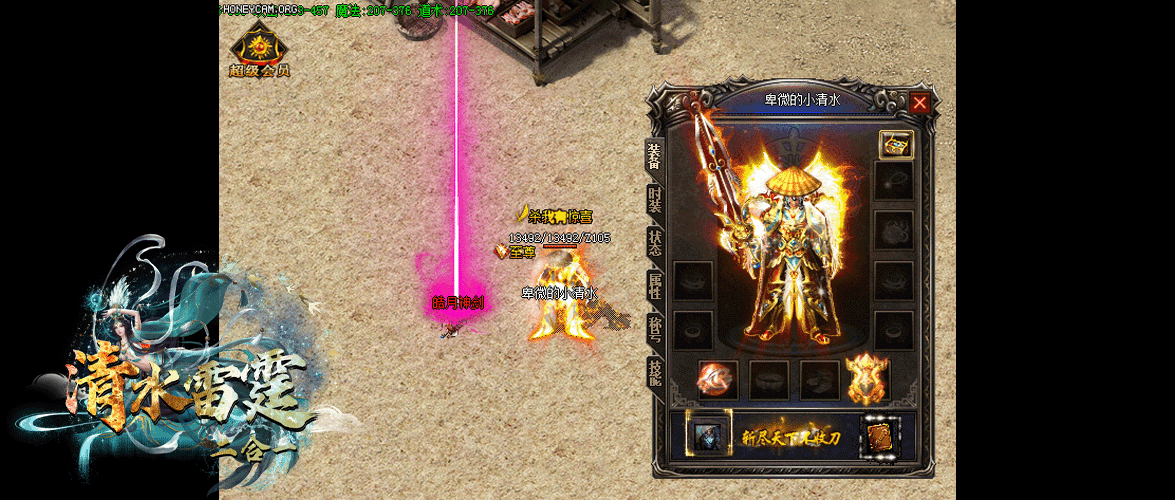Viewport: 1175px width, 500px height.
Task: Show the 状态 tab
Action: click(654, 242)
